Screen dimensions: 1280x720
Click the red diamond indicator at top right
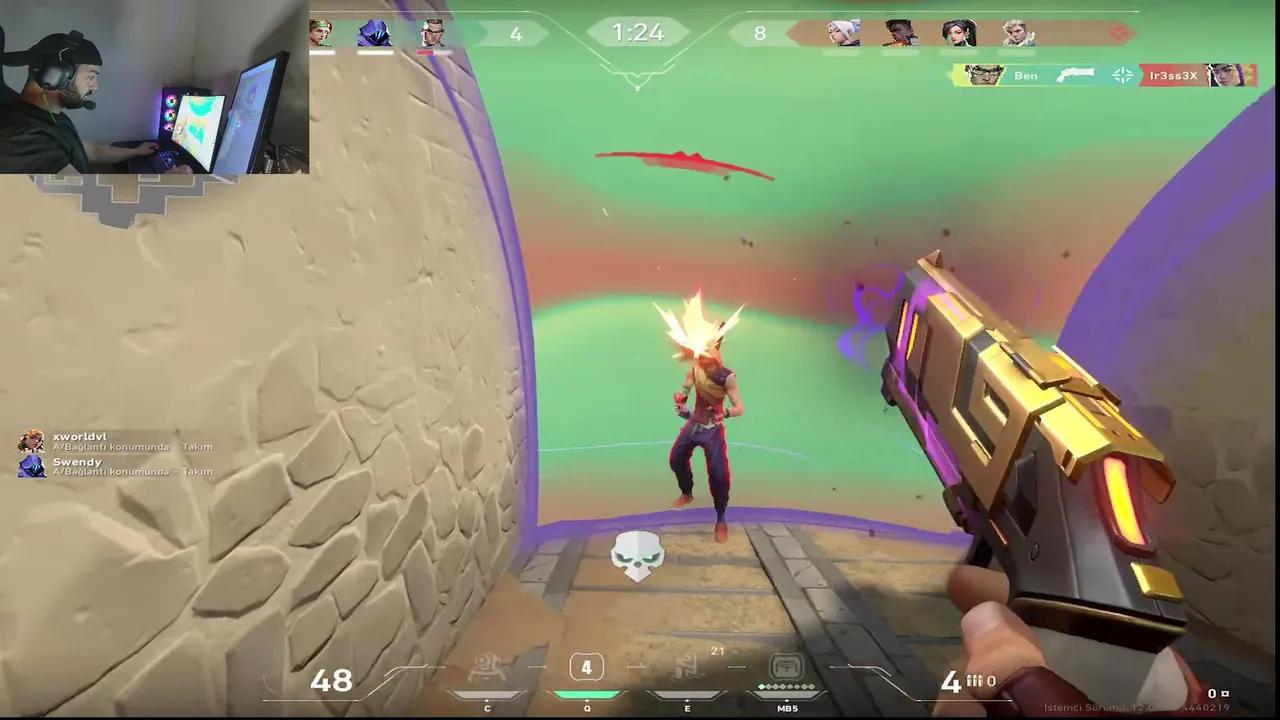tap(1120, 33)
